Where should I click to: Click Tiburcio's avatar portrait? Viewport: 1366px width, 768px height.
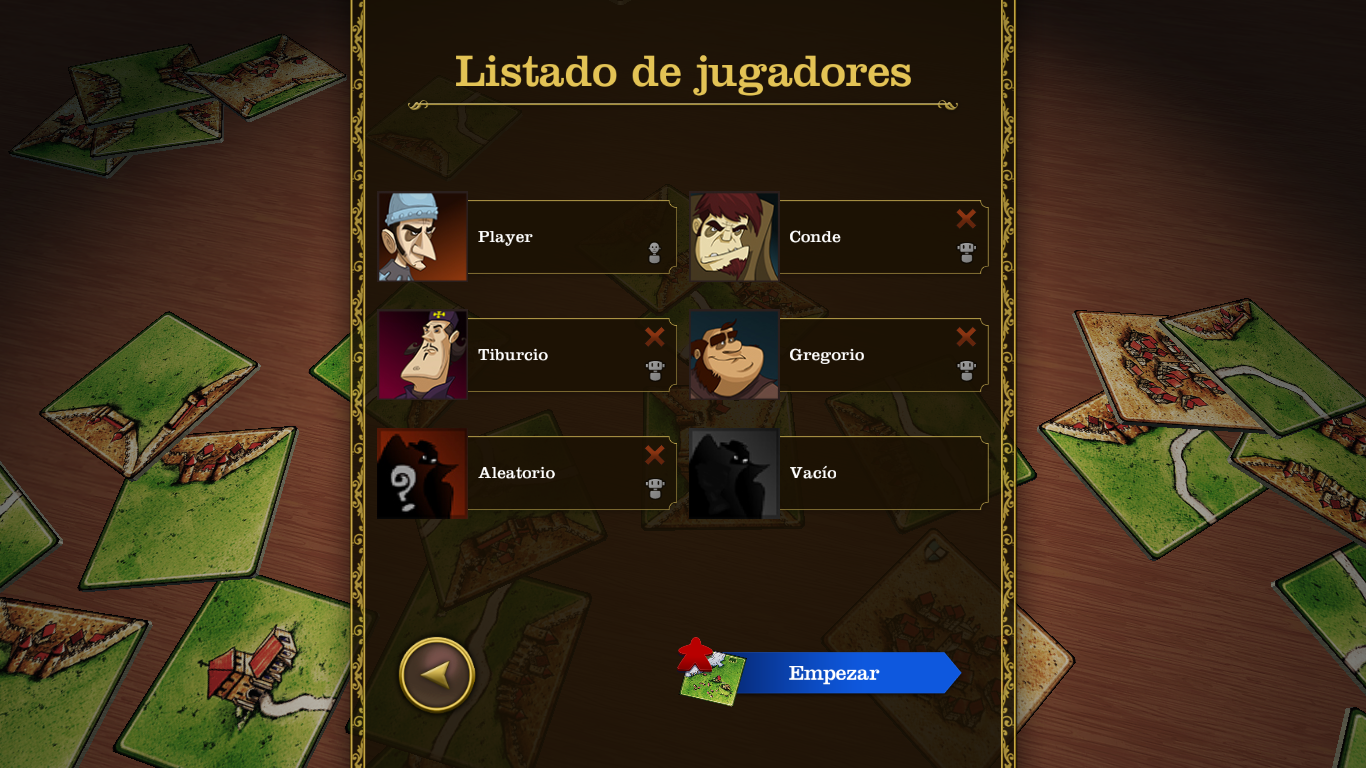[421, 354]
